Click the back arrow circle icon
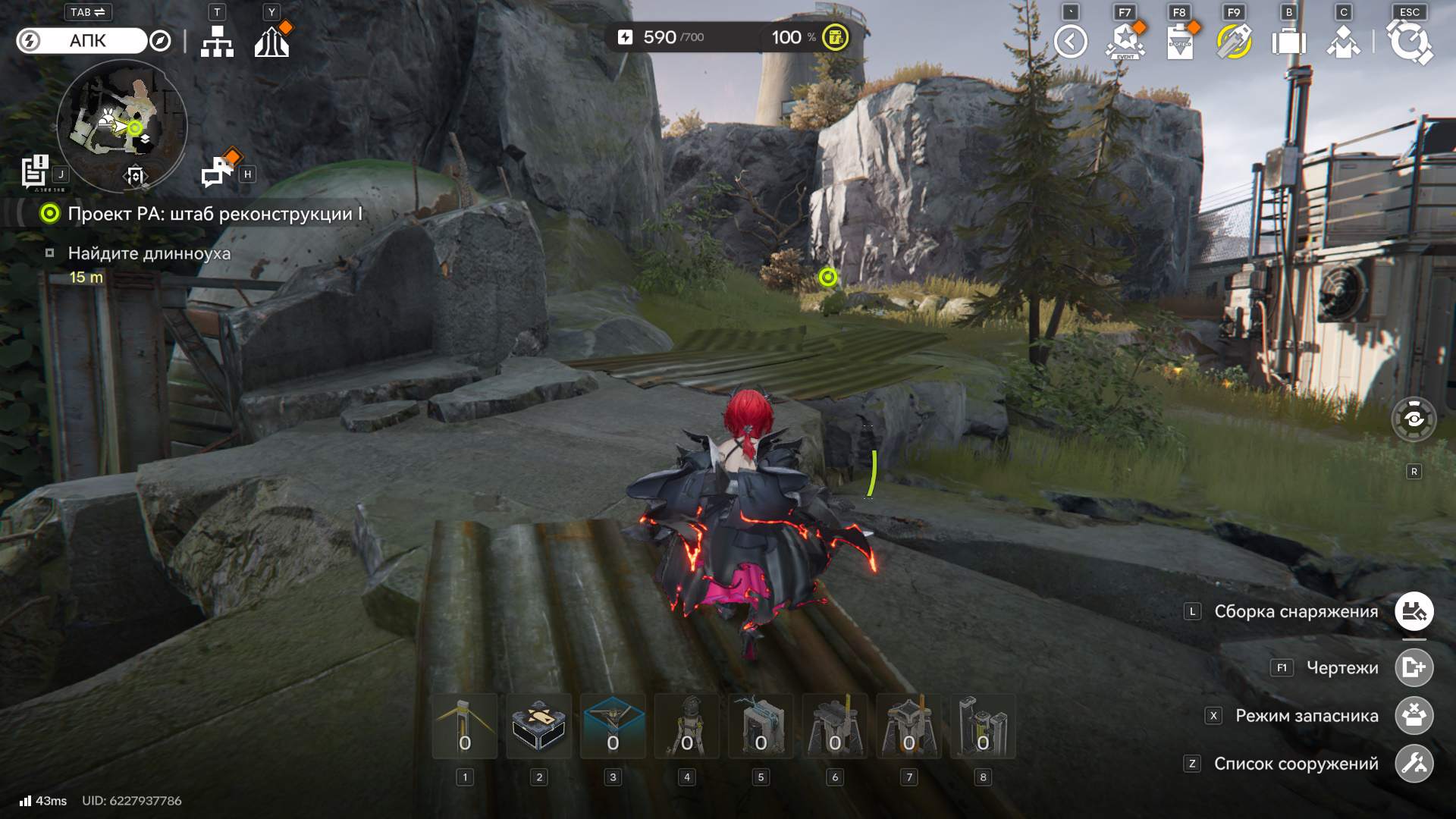This screenshot has height=819, width=1456. coord(1071,42)
